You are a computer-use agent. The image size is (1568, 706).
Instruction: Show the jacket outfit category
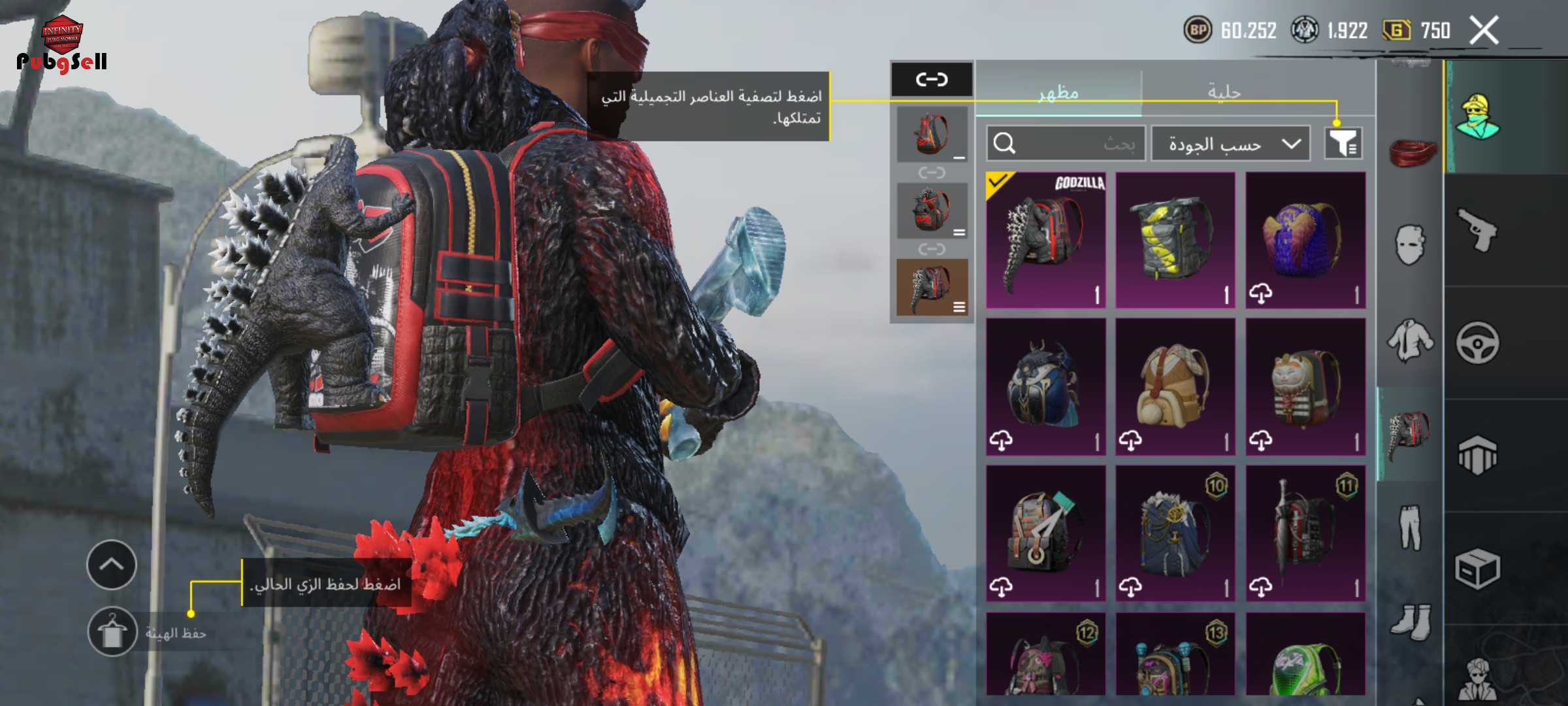(x=1410, y=340)
